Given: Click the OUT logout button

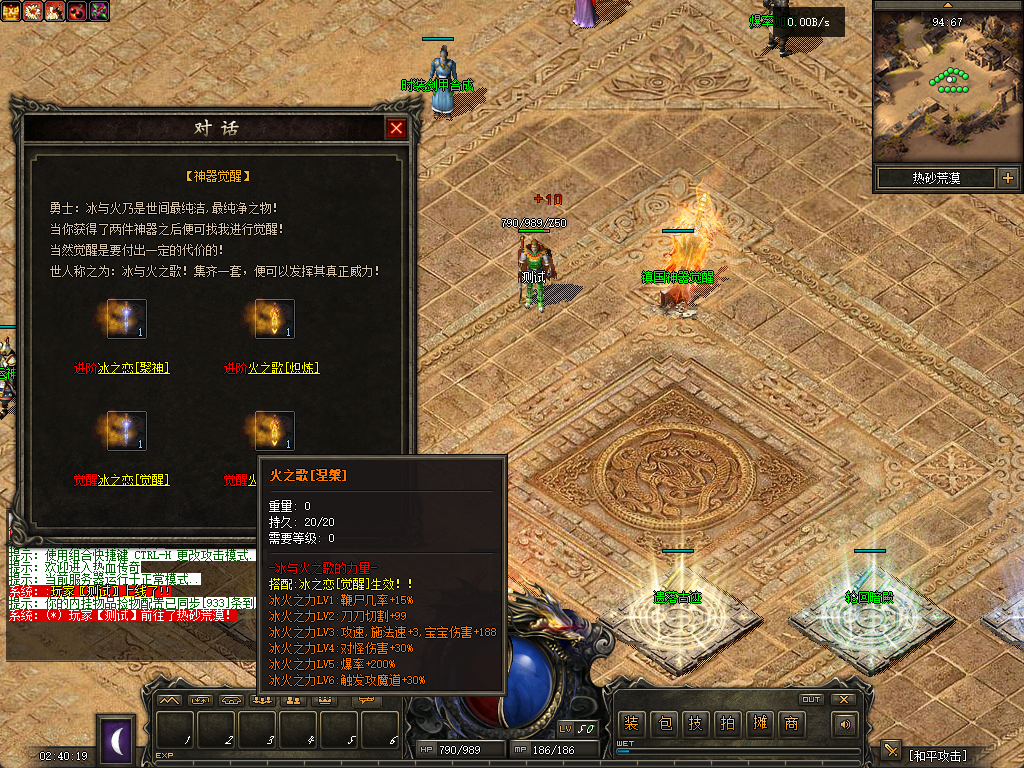Looking at the screenshot, I should tap(811, 699).
